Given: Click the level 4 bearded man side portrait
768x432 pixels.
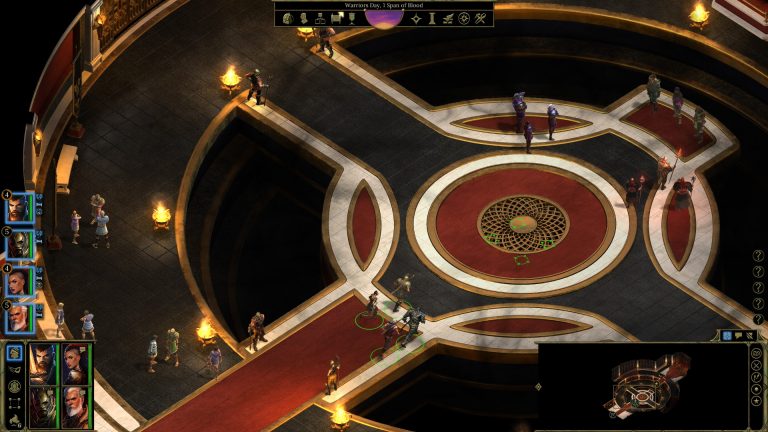Looking at the screenshot, I should pyautogui.click(x=18, y=209).
